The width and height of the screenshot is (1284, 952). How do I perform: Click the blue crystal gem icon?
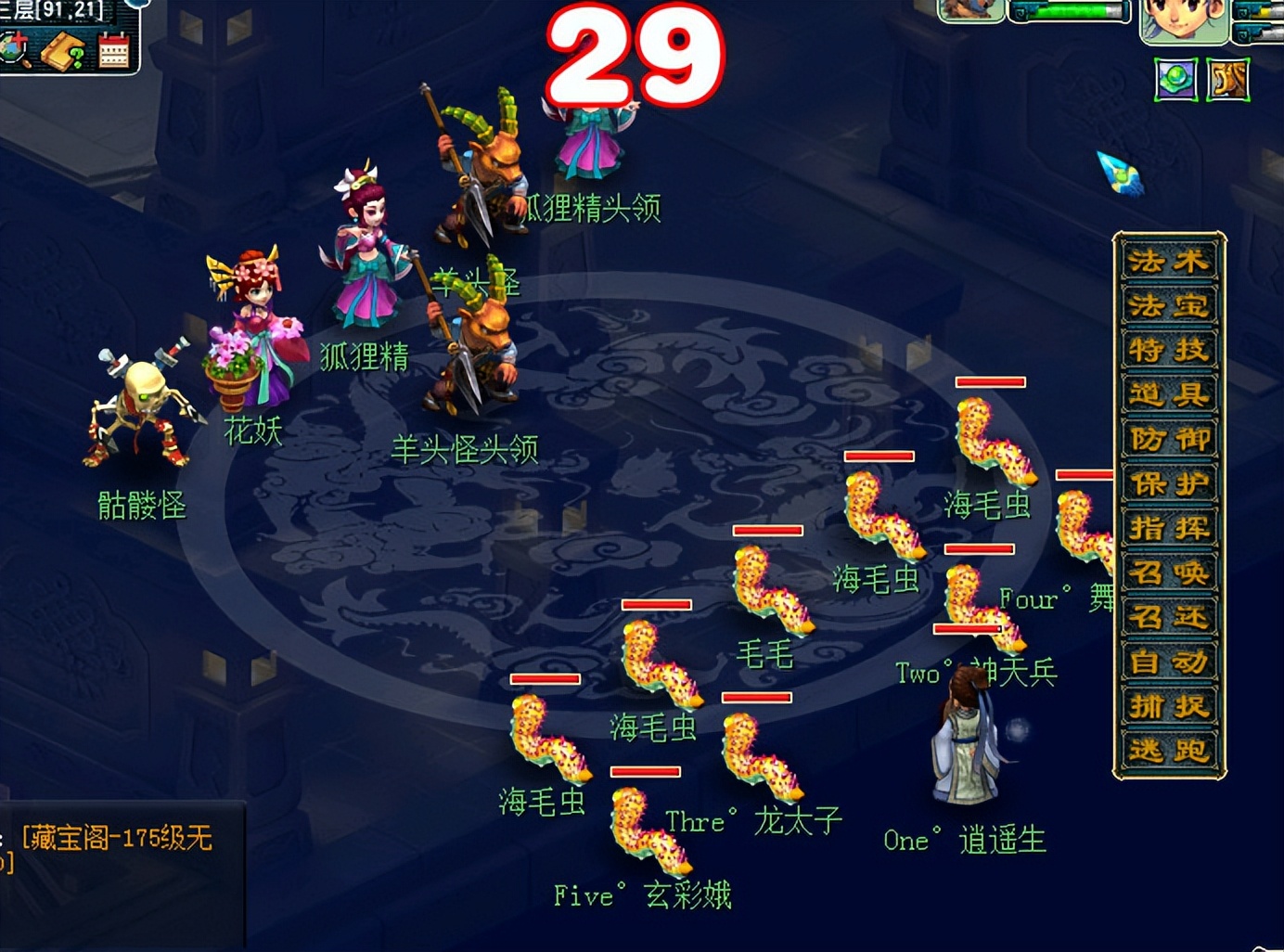coord(1120,172)
